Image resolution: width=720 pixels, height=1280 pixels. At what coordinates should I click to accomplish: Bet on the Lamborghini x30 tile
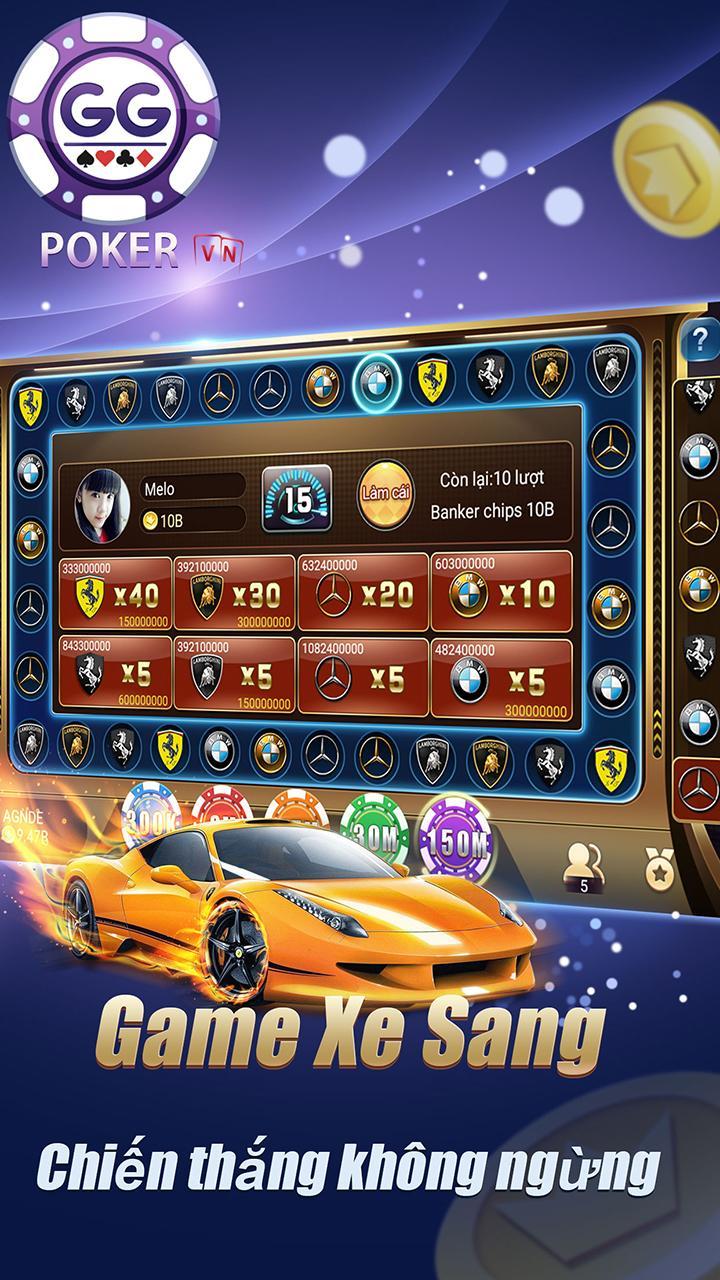(234, 594)
